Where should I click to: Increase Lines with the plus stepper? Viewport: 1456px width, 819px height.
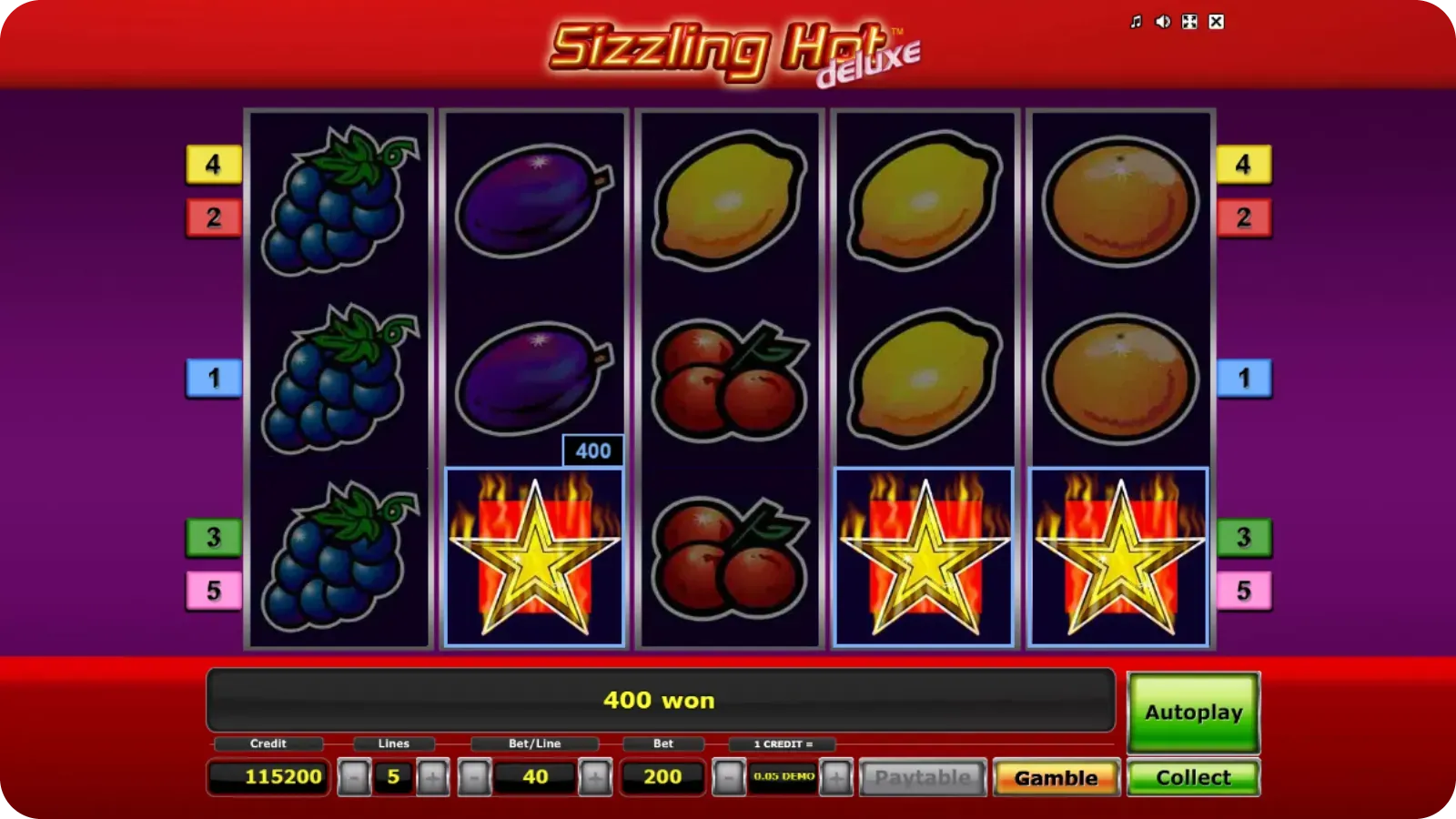[430, 777]
